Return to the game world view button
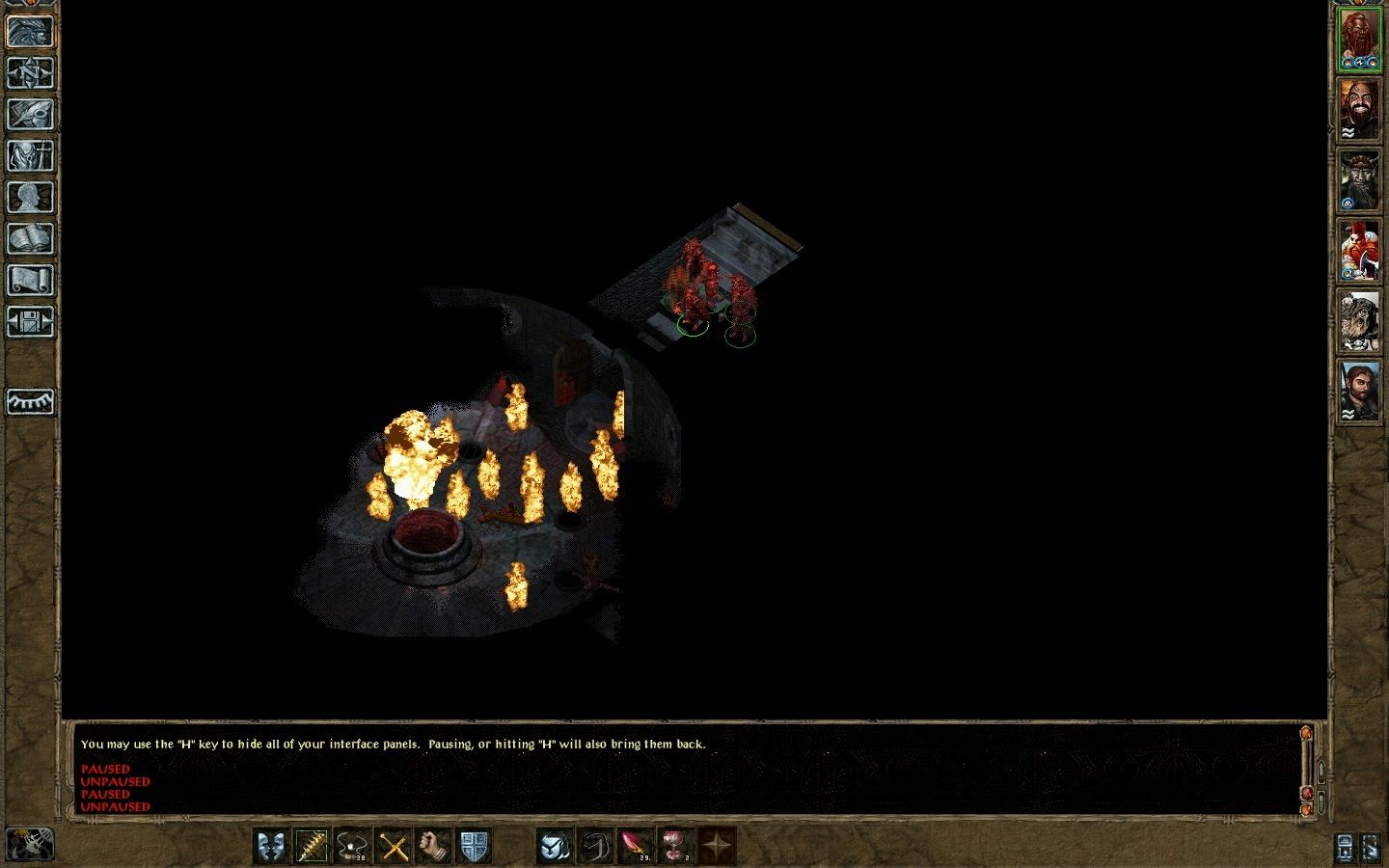The image size is (1389, 868). [30, 31]
